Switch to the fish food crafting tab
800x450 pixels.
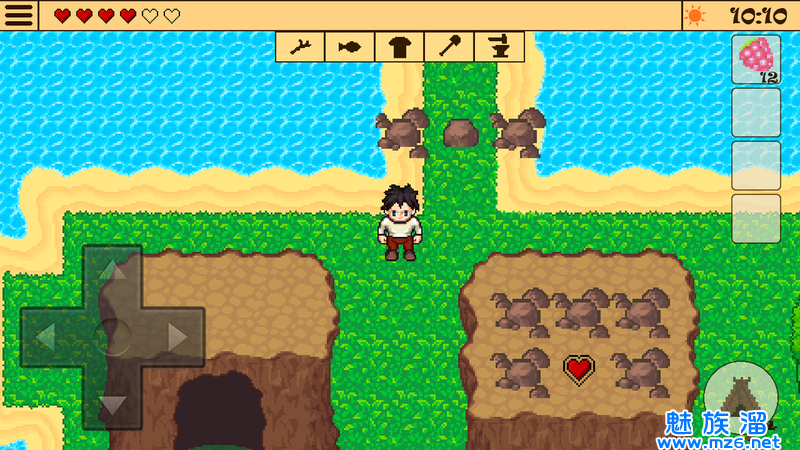[x=350, y=46]
